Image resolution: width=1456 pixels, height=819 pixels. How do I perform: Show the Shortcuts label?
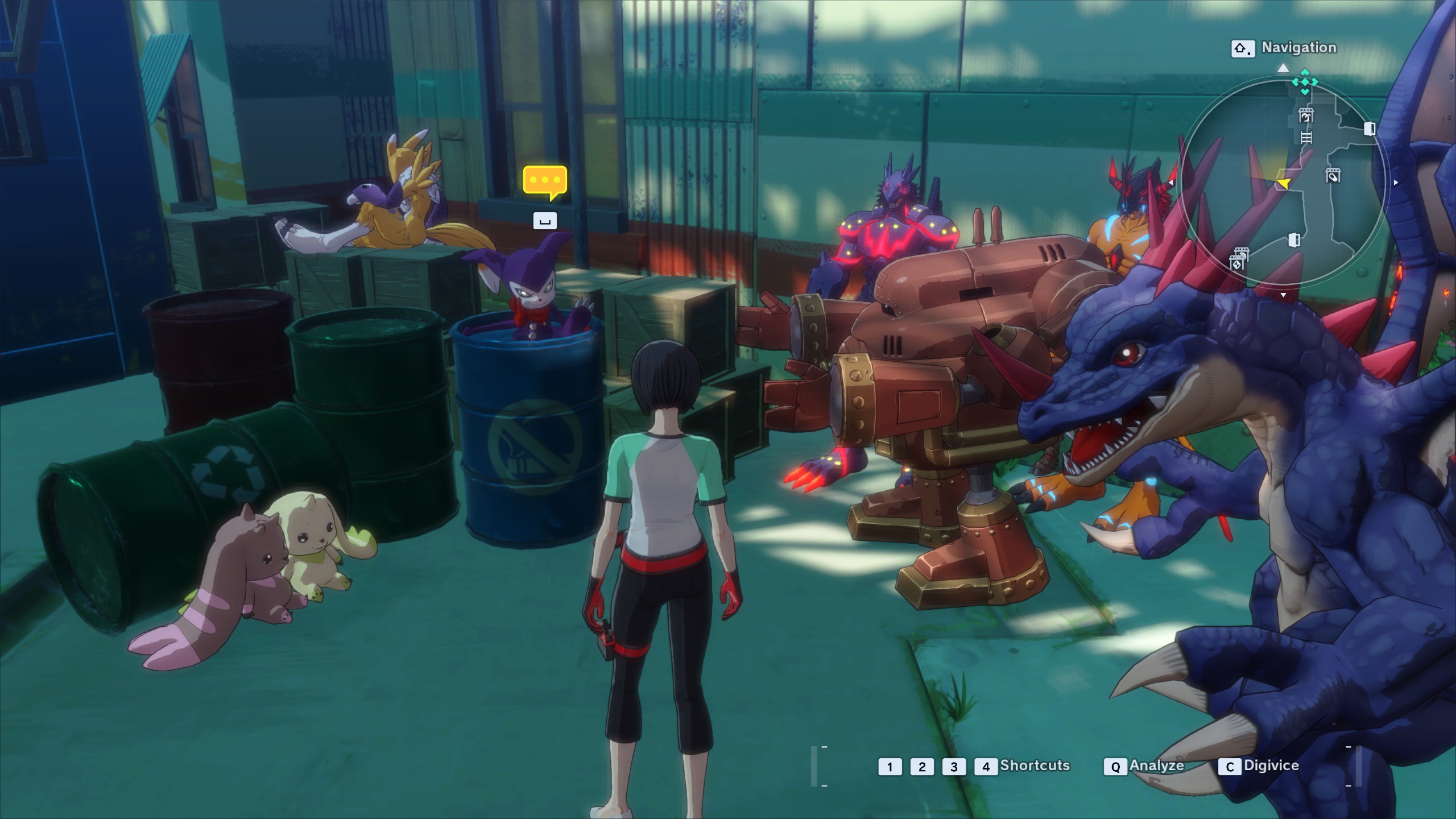tap(1035, 766)
